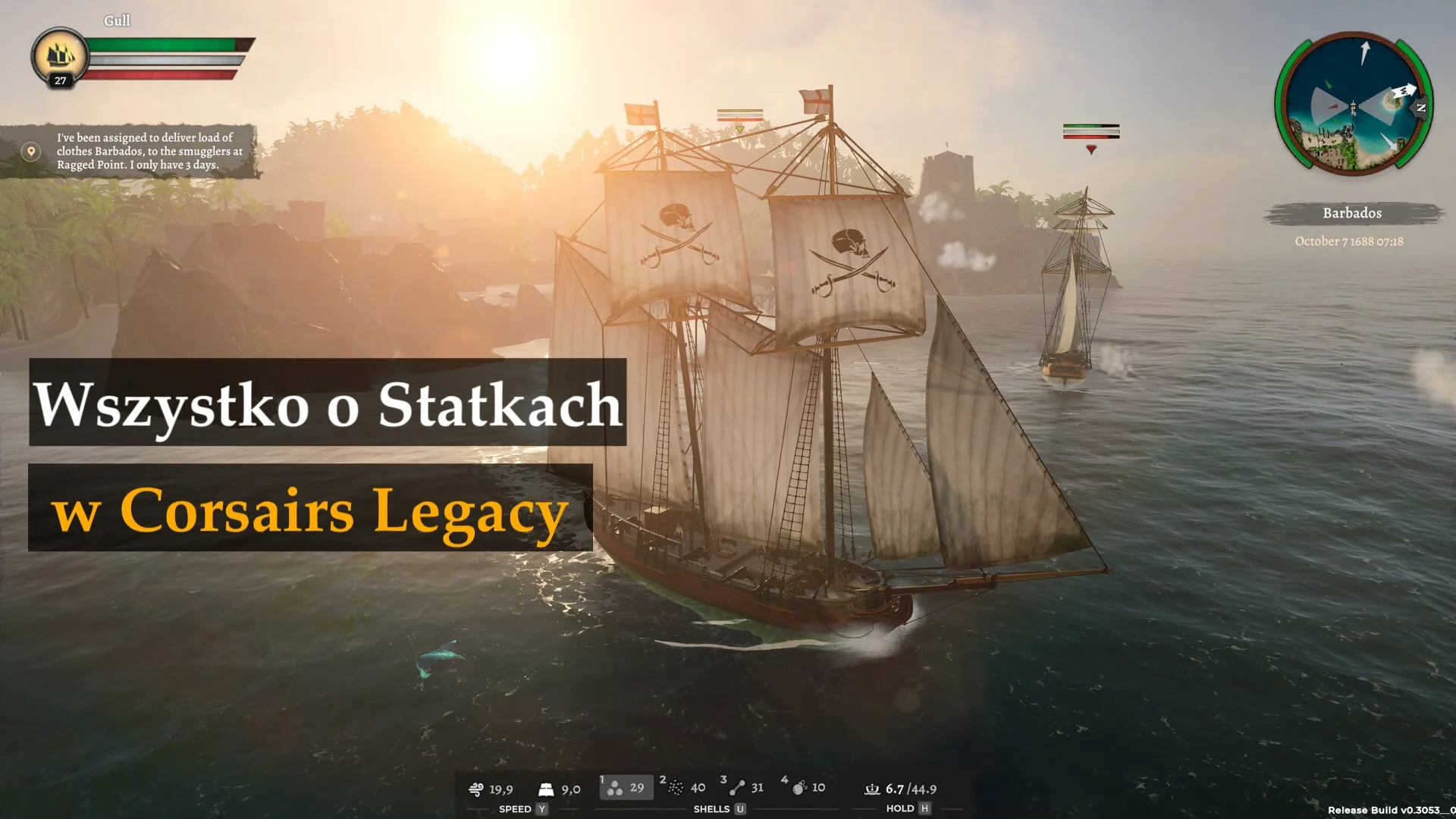Click the quest location pin marker icon

click(31, 150)
